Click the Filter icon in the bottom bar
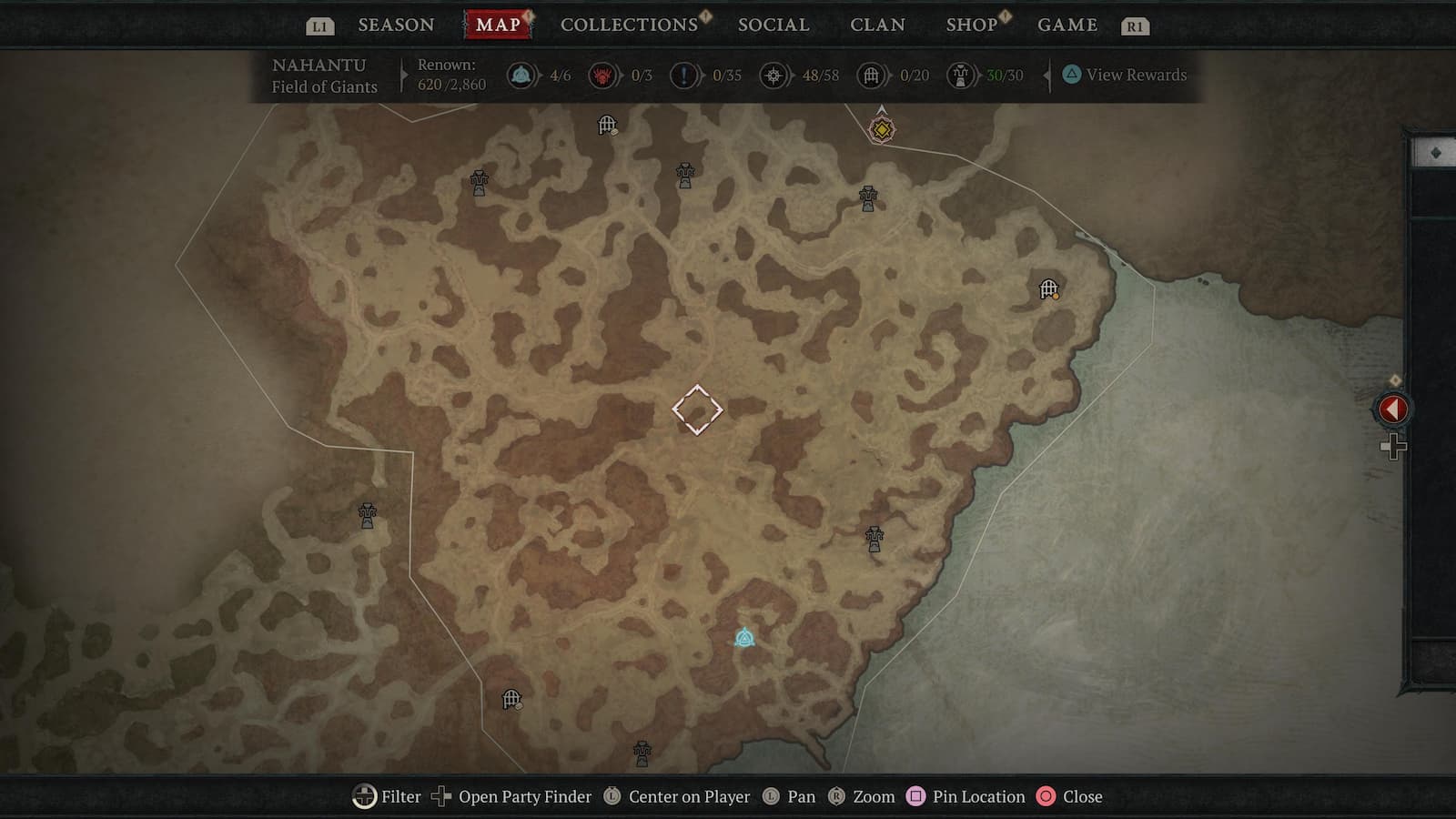The height and width of the screenshot is (819, 1456). coord(363,796)
